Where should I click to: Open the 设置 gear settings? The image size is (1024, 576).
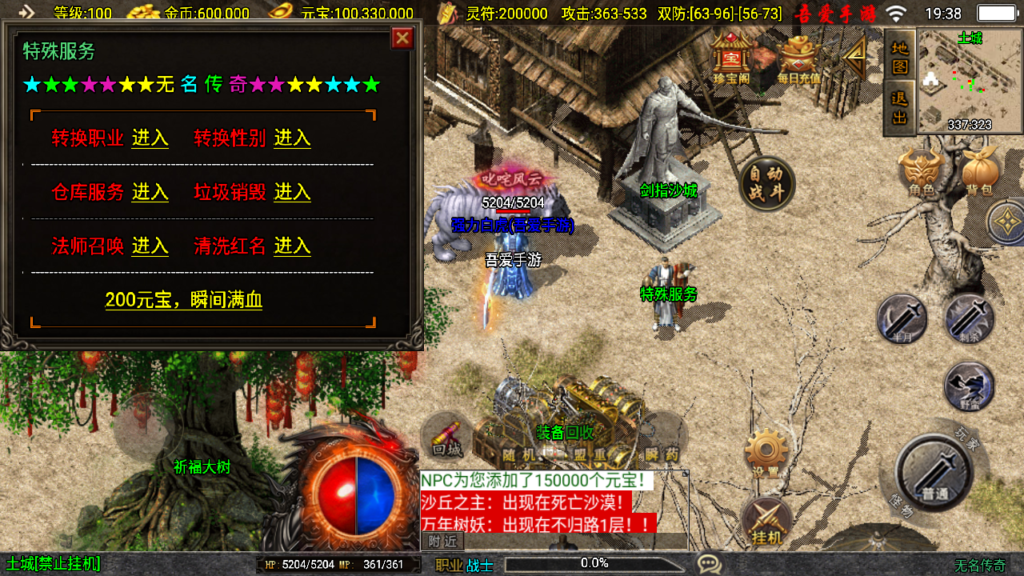coord(767,452)
